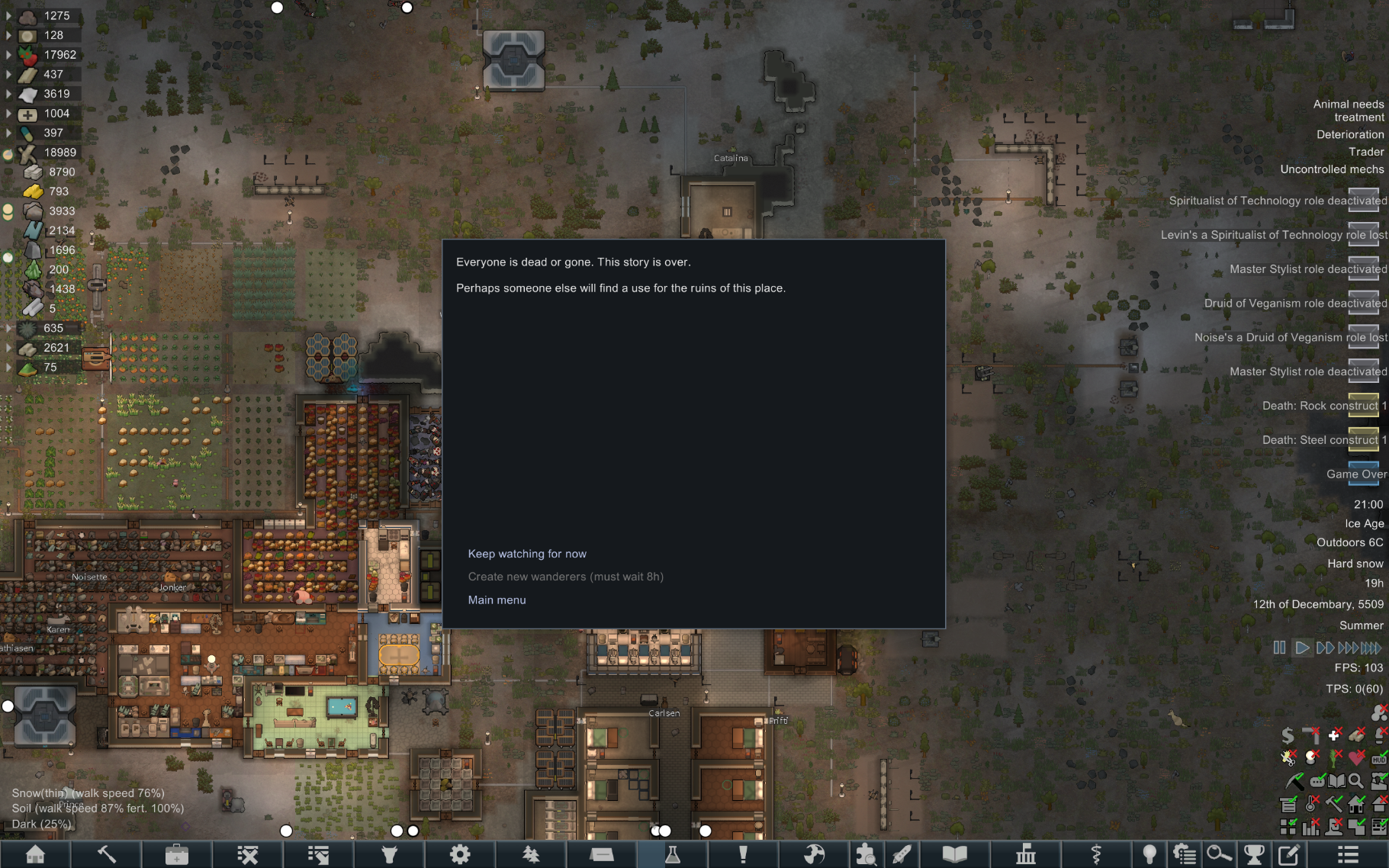
Task: Open the History book tab
Action: [954, 854]
